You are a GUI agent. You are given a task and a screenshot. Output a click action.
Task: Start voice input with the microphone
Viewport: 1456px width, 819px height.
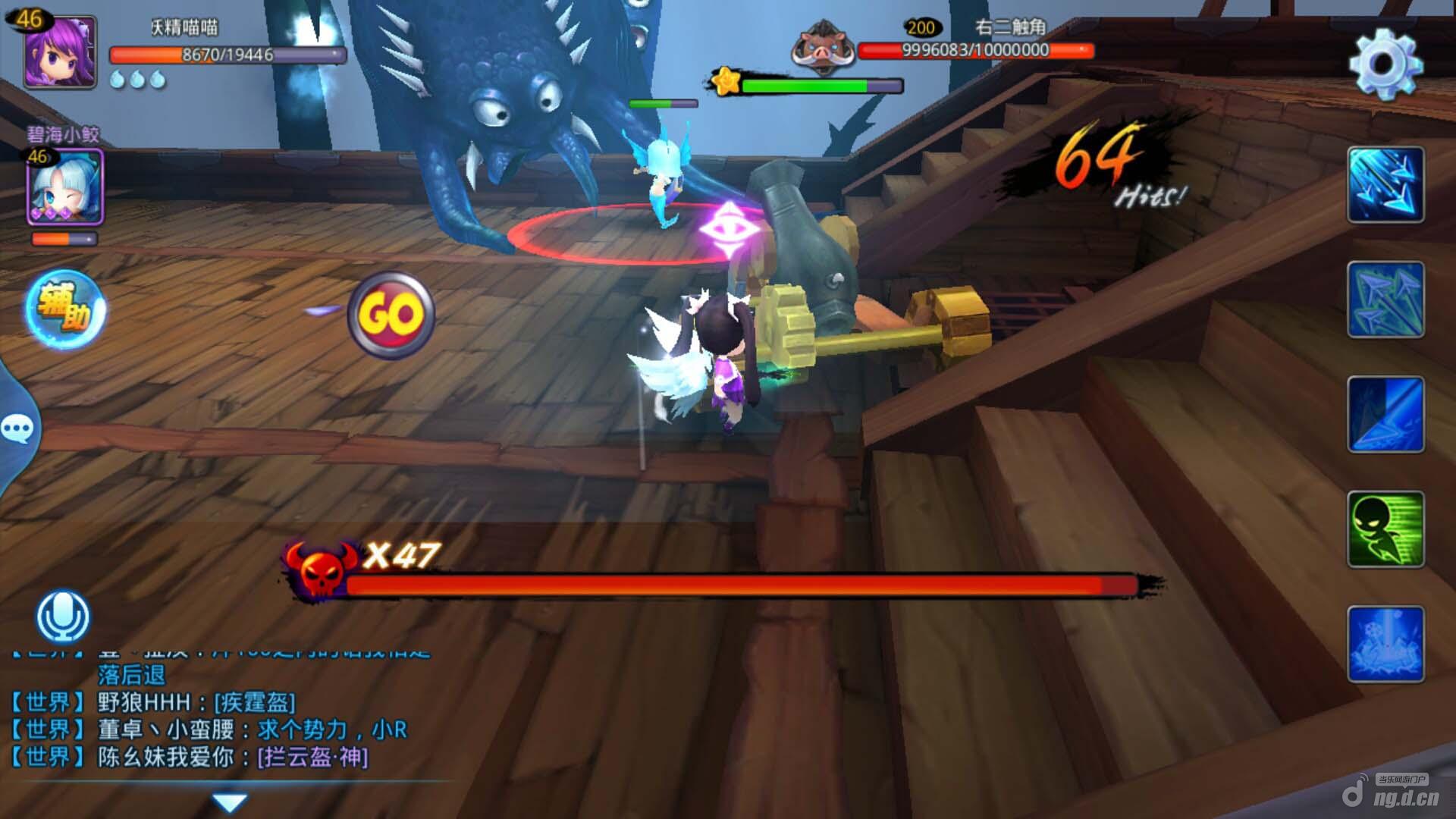(x=64, y=616)
